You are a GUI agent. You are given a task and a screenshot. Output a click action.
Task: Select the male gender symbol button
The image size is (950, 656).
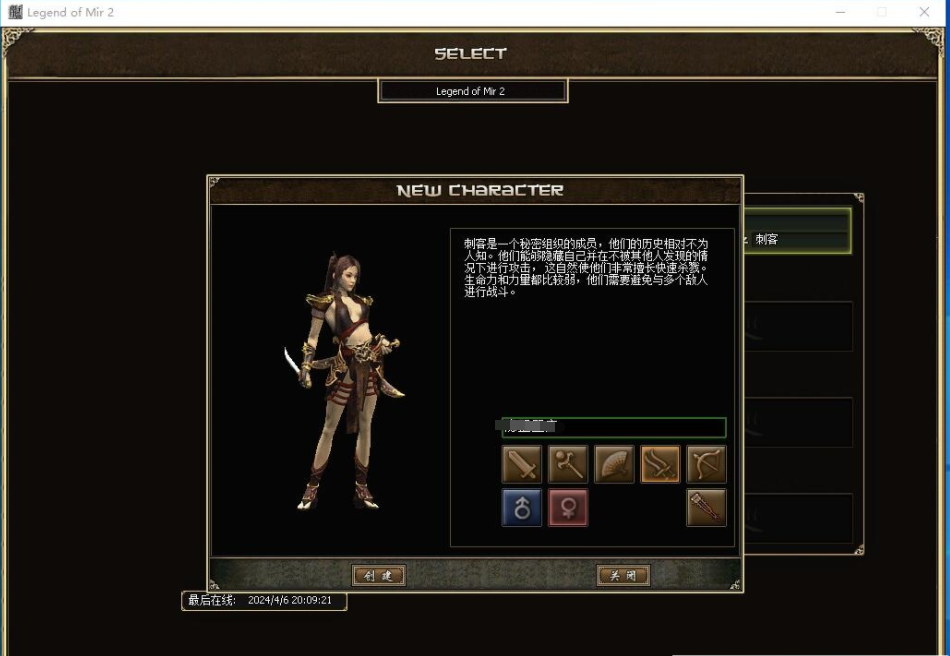pos(521,508)
